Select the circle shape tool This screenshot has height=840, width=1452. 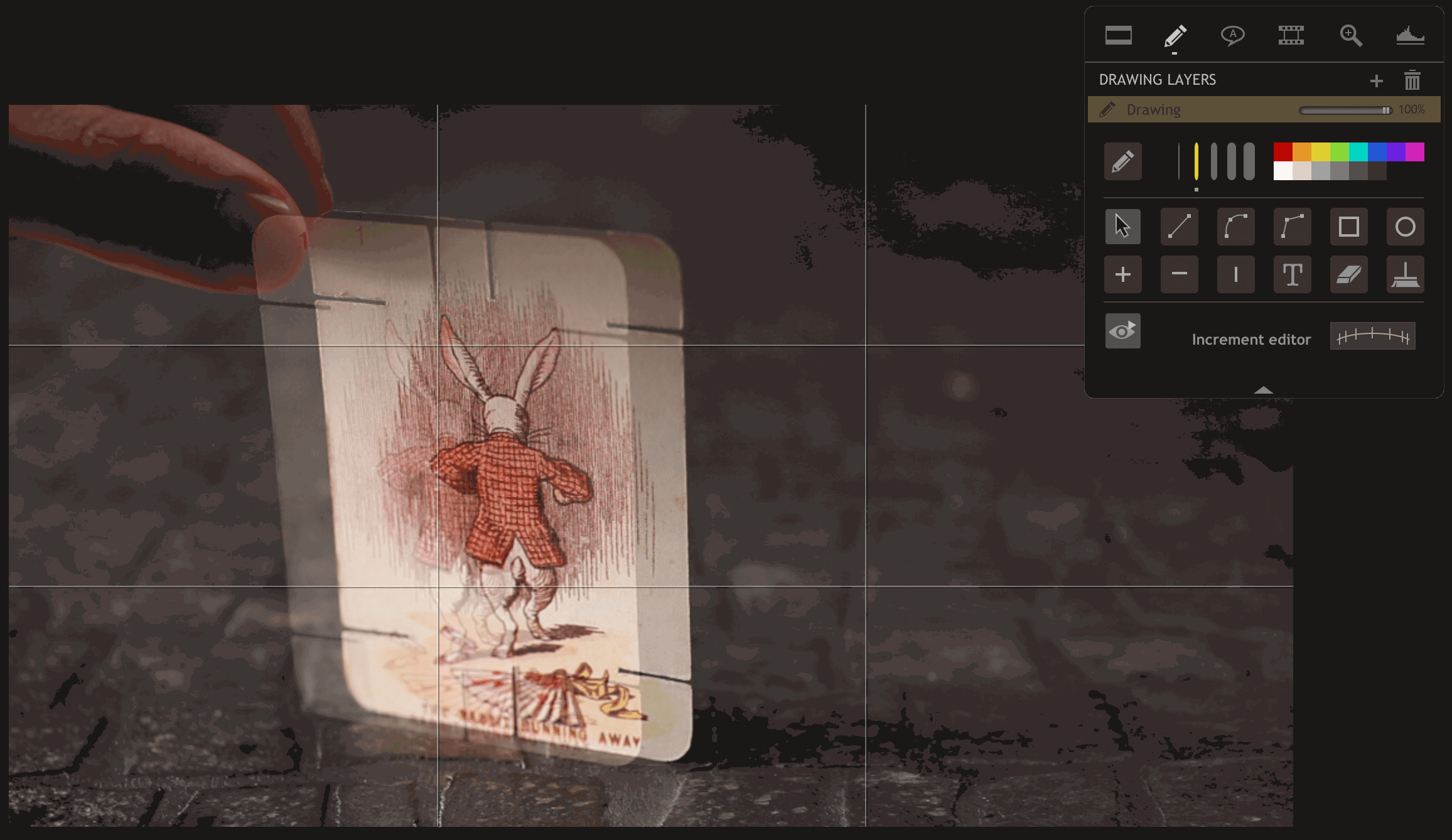(x=1405, y=227)
